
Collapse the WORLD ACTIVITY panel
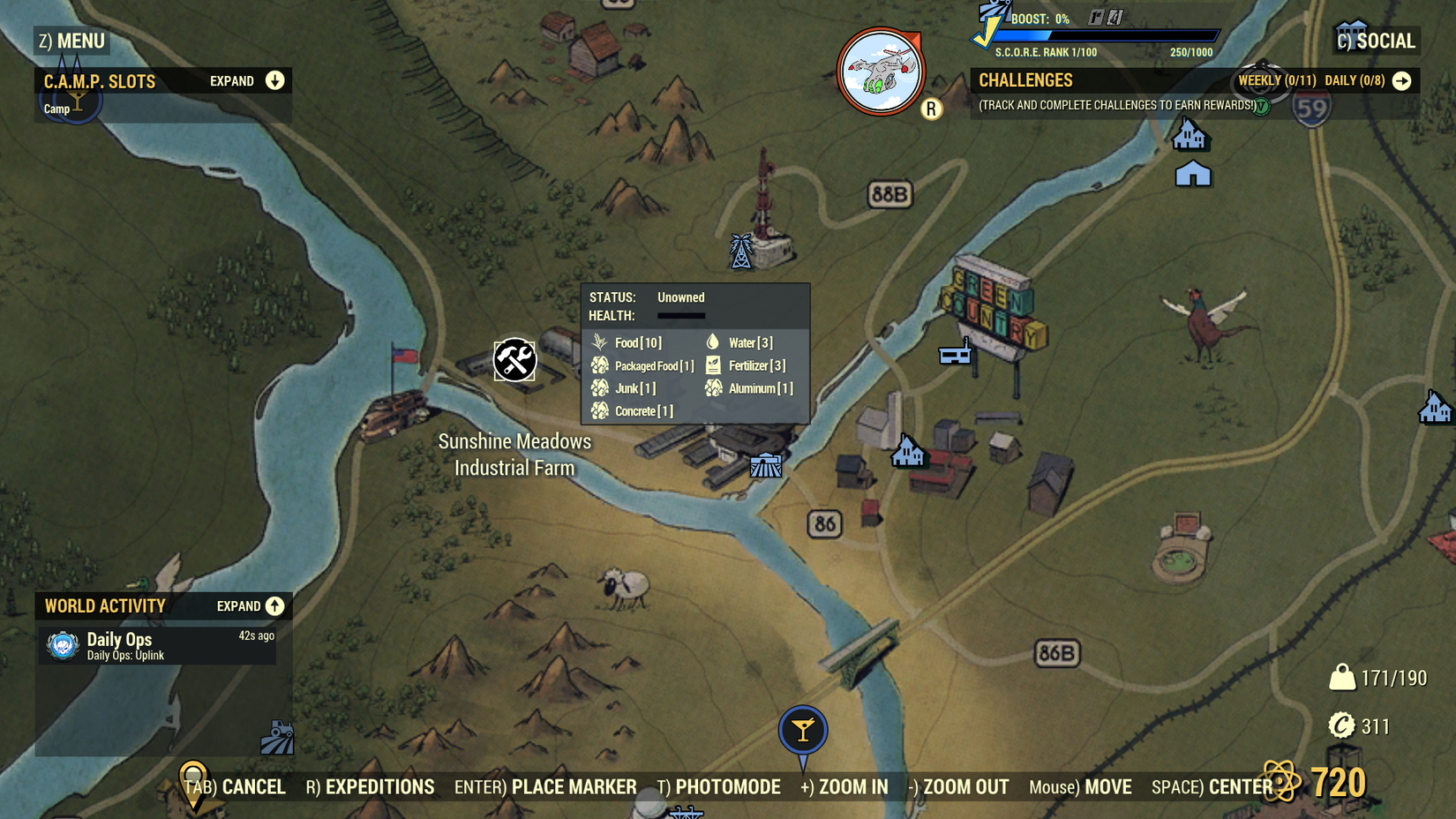pos(274,606)
